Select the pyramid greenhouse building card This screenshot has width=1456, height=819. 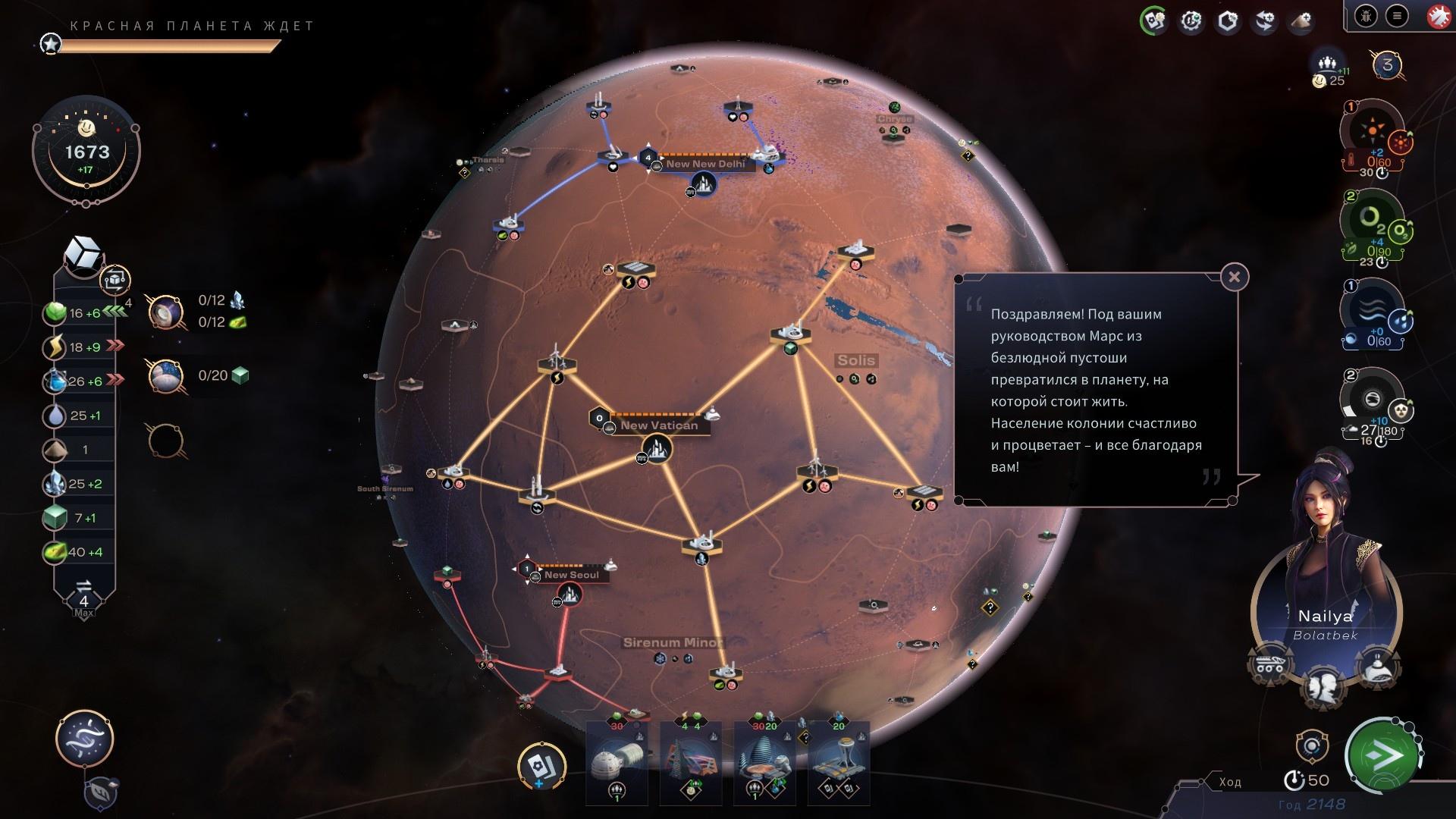point(690,762)
